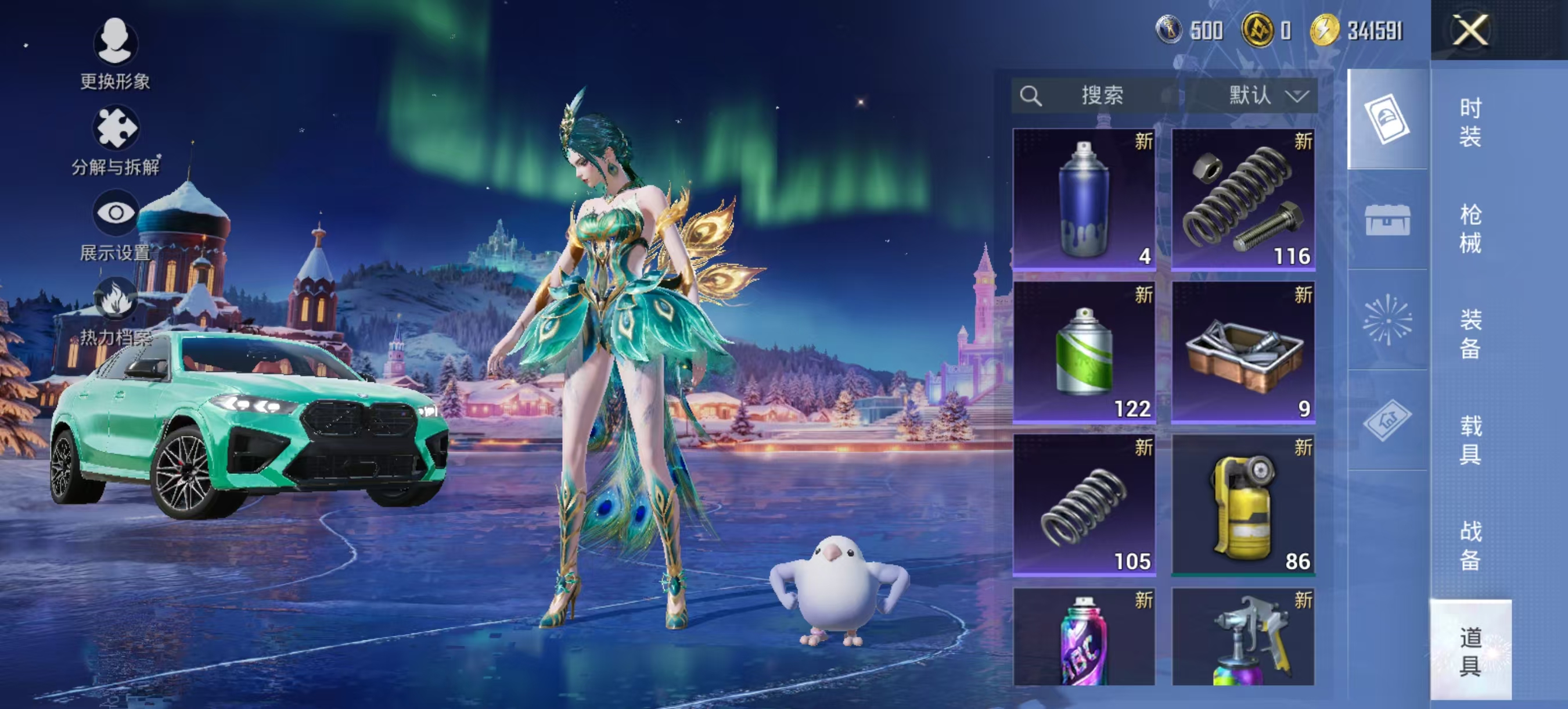1568x709 pixels.
Task: Open the fireworks subcategory icon
Action: coord(1387,320)
